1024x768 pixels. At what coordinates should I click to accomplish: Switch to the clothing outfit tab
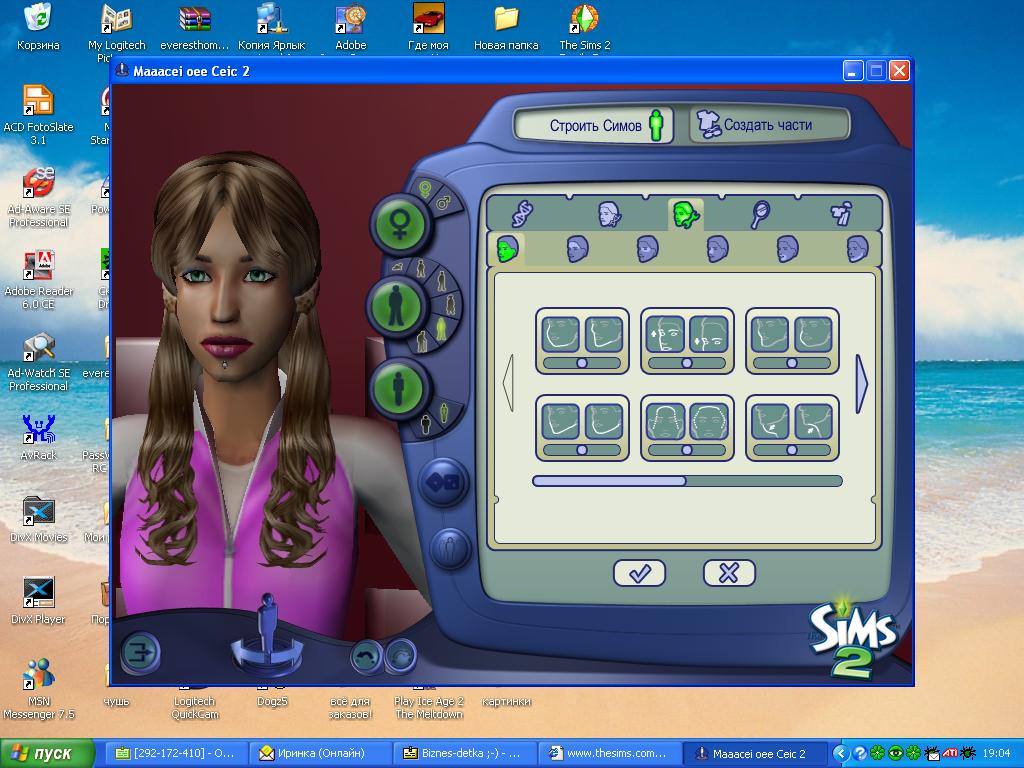[841, 212]
